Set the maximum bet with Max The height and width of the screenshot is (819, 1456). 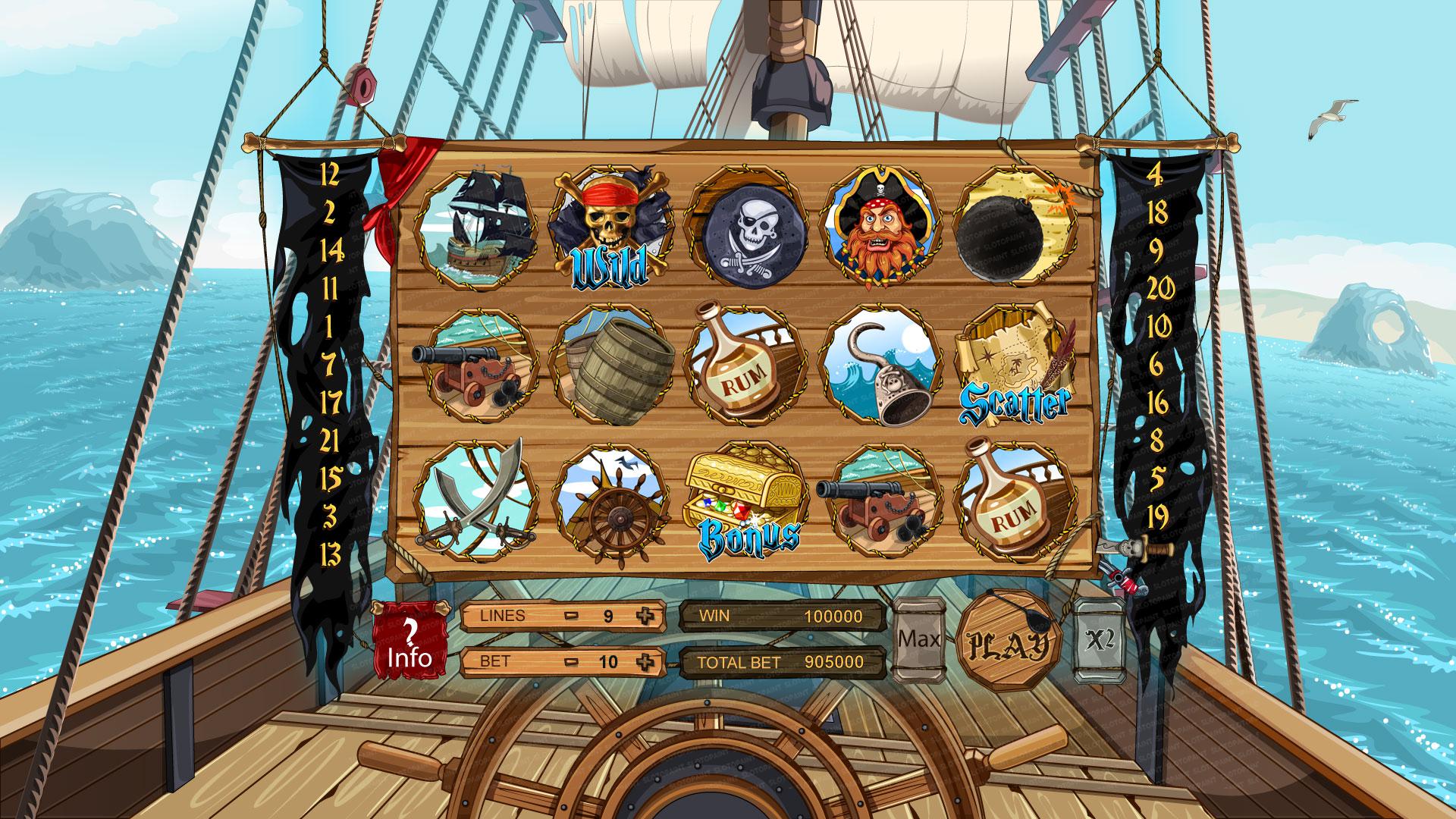click(918, 639)
